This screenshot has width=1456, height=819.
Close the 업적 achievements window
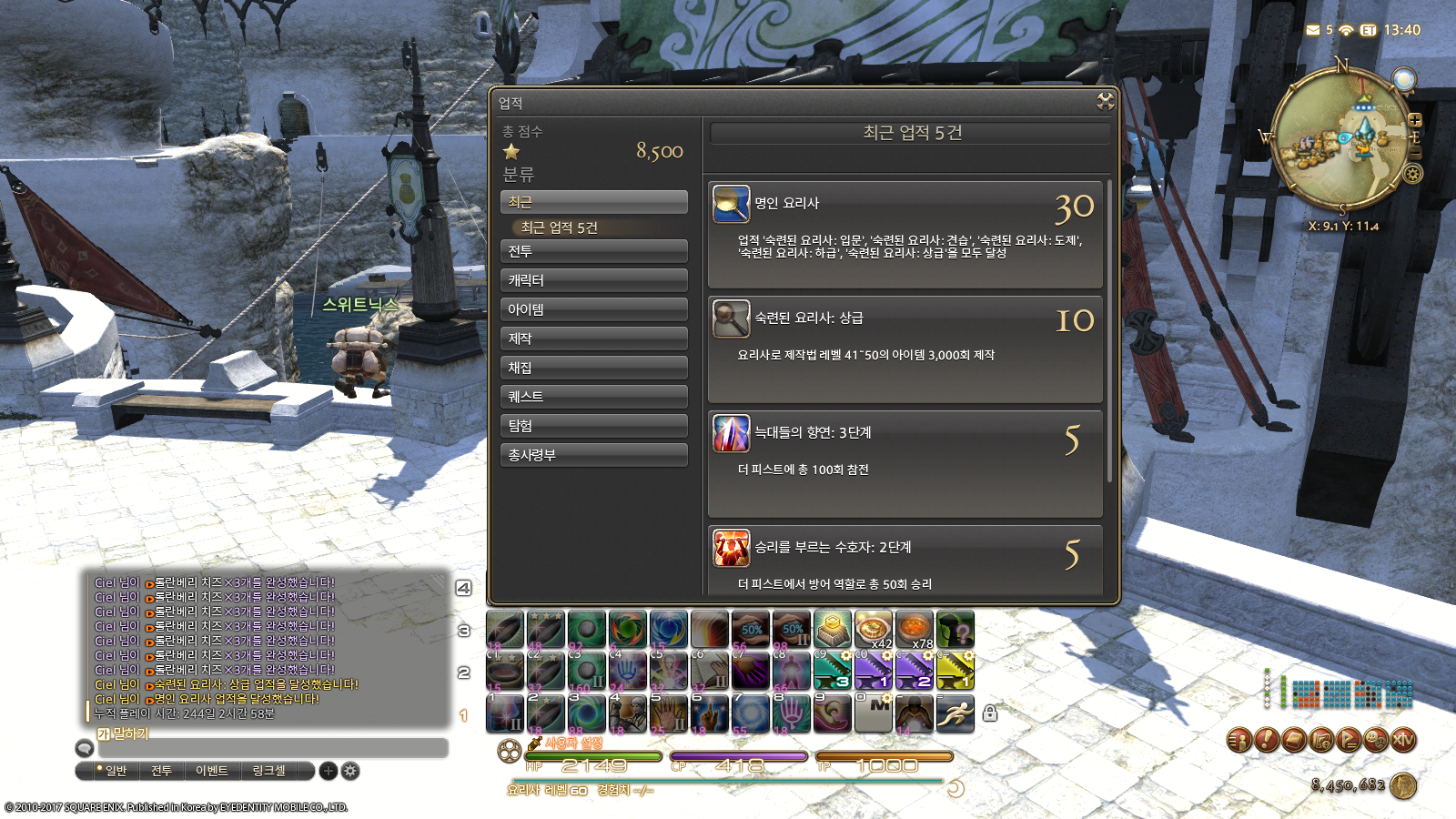[x=1105, y=101]
